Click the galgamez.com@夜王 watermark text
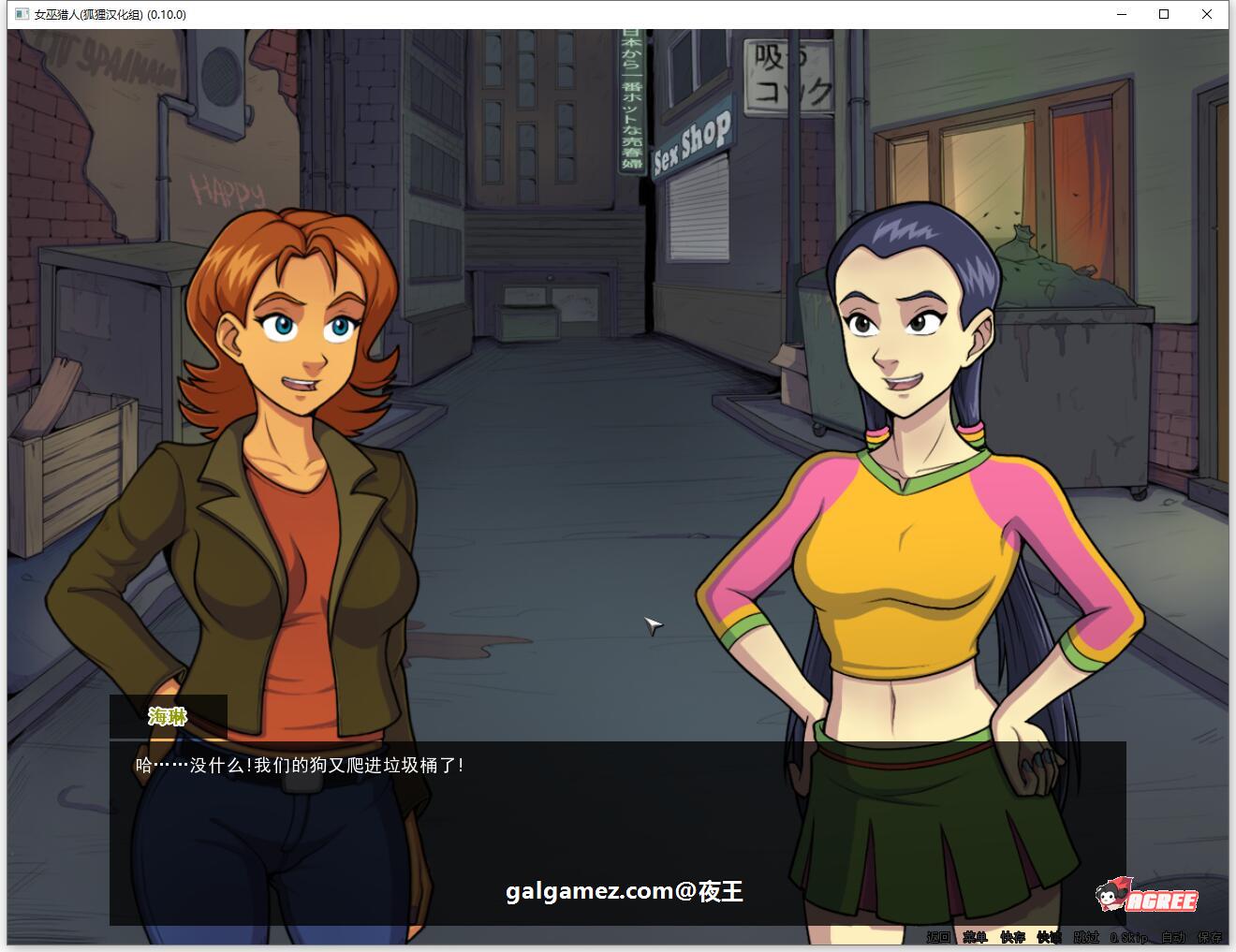1236x952 pixels. pyautogui.click(x=623, y=893)
